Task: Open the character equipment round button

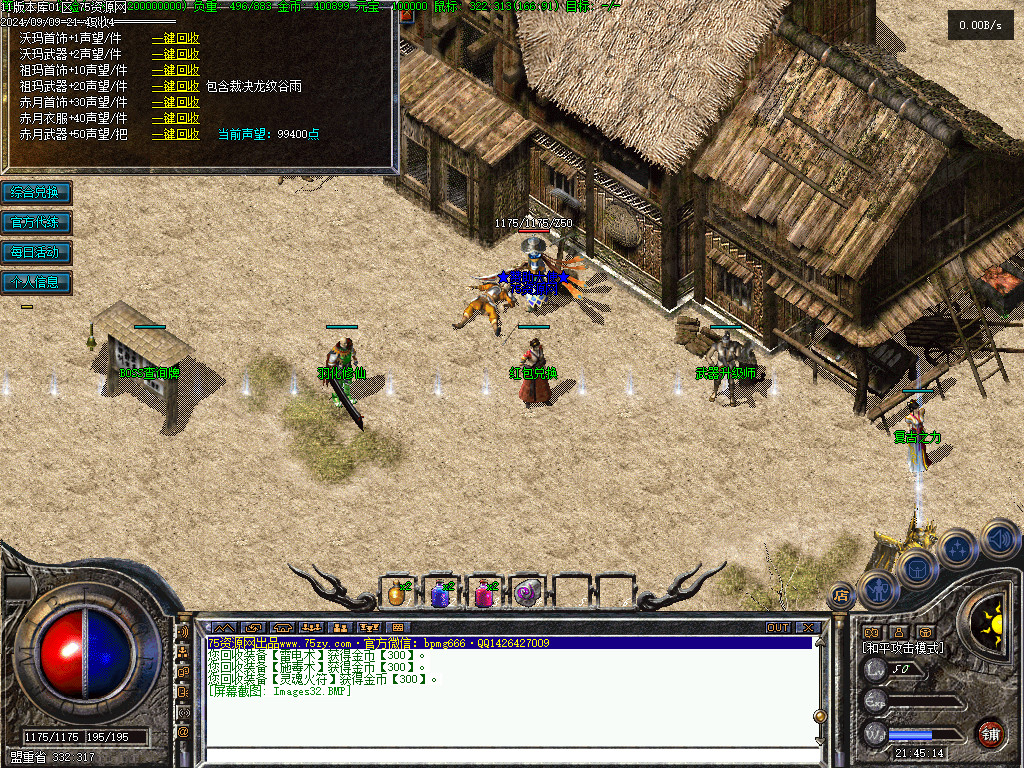Action: [879, 589]
